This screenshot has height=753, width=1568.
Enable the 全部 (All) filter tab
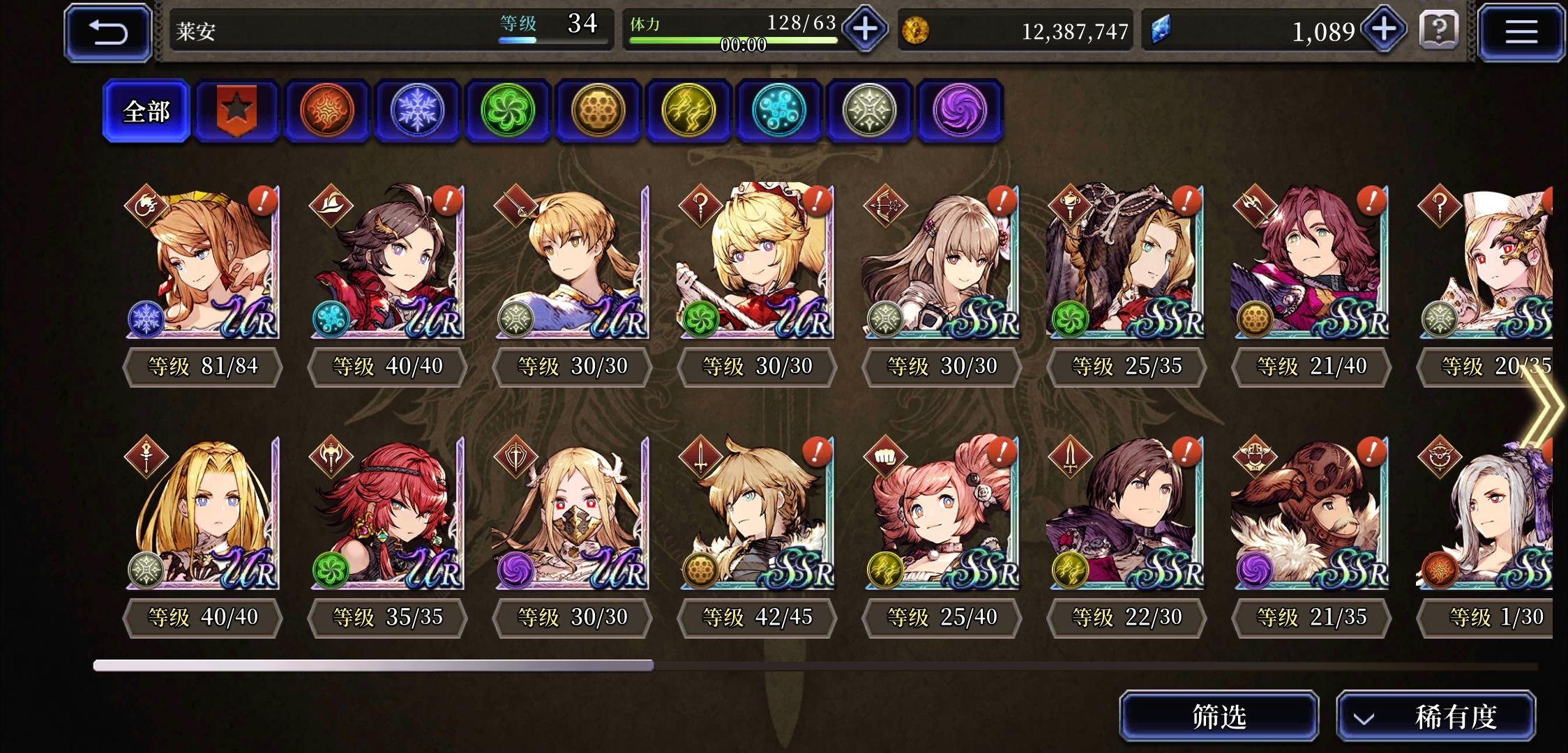tap(146, 112)
